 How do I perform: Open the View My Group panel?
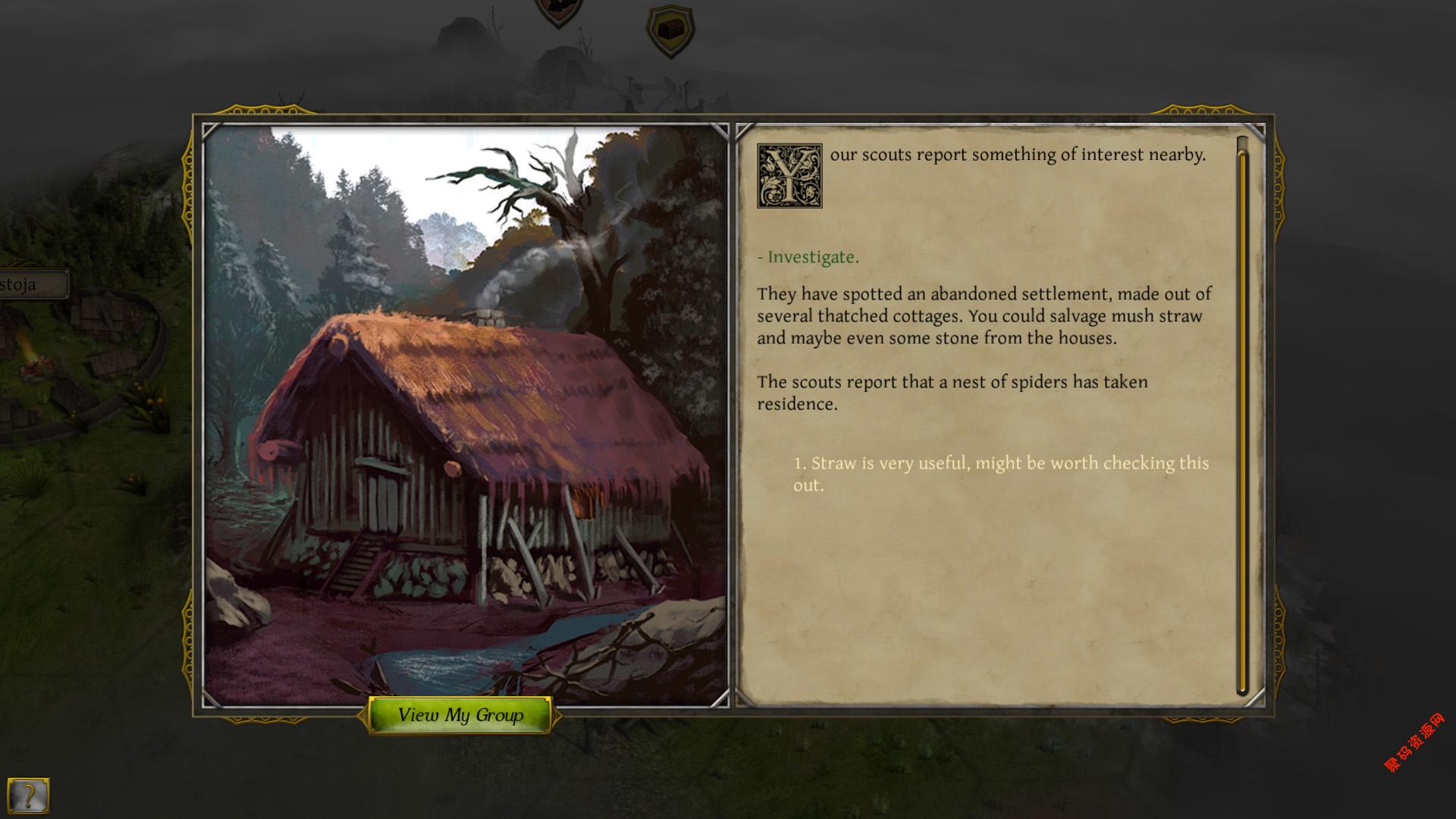pos(460,715)
